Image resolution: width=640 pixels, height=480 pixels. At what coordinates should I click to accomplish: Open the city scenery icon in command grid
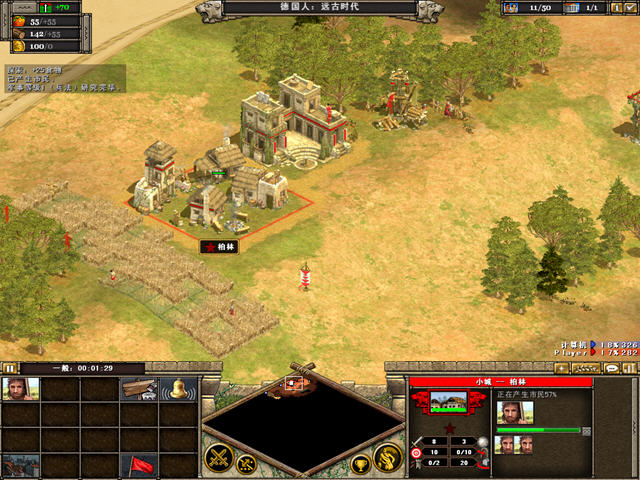[21, 464]
